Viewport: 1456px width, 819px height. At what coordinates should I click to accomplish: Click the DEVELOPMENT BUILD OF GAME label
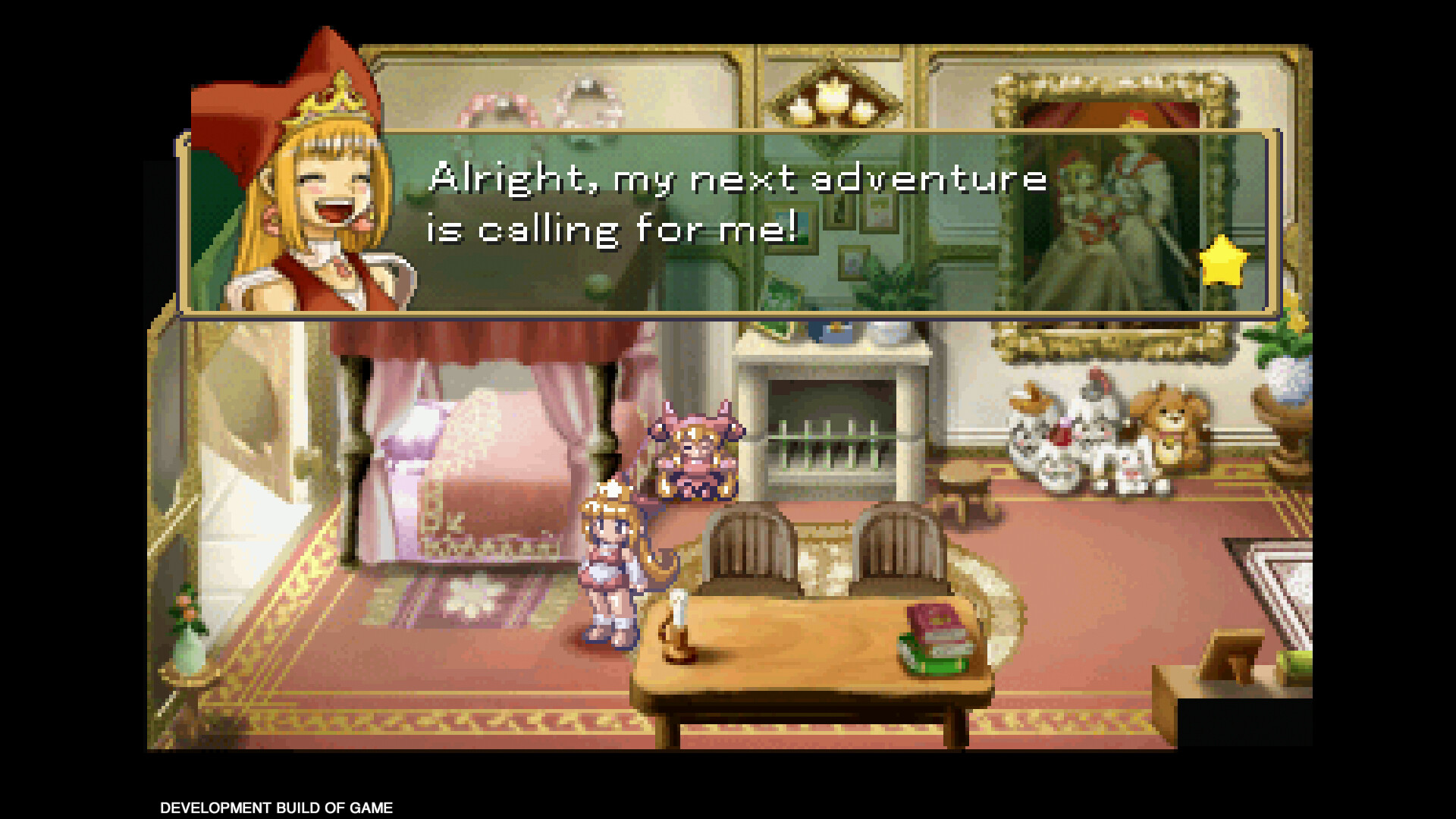click(x=275, y=808)
